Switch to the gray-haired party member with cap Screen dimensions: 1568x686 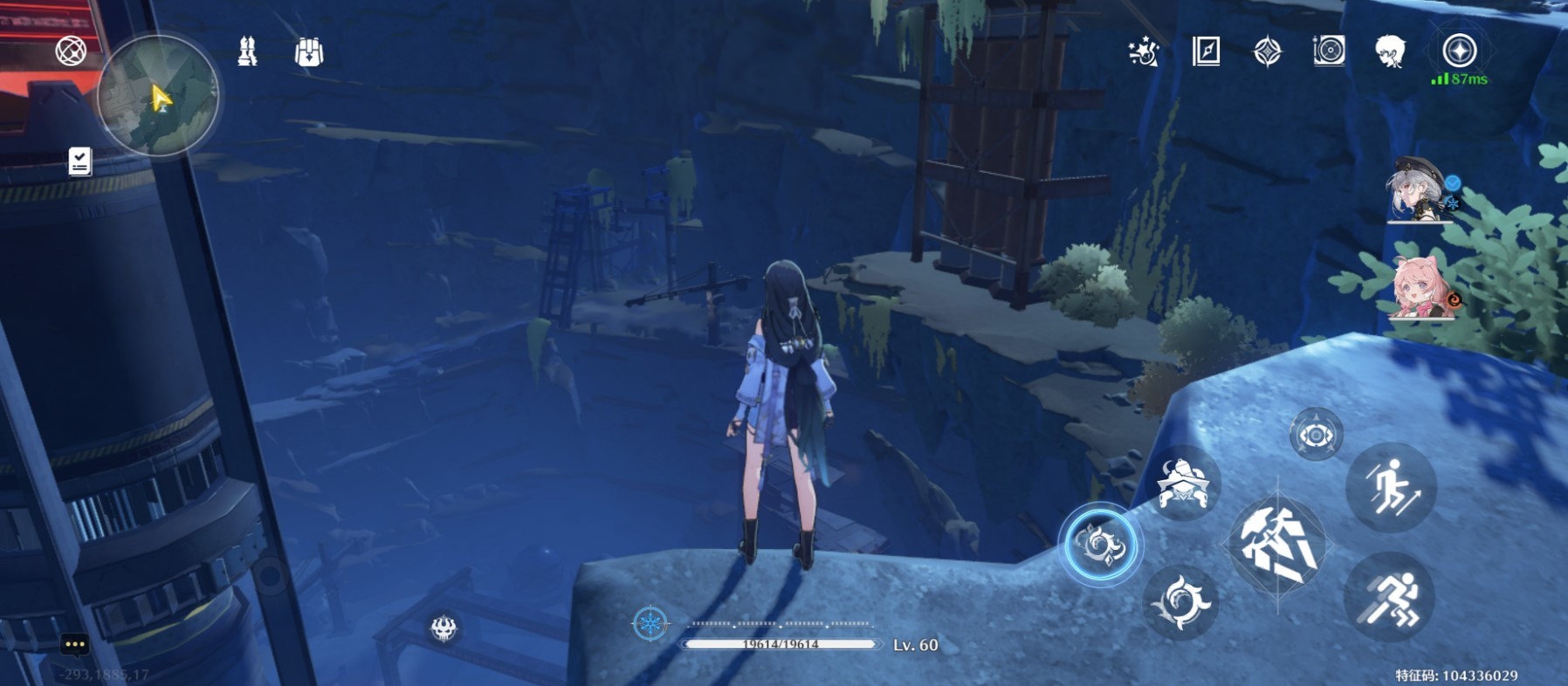tap(1418, 192)
